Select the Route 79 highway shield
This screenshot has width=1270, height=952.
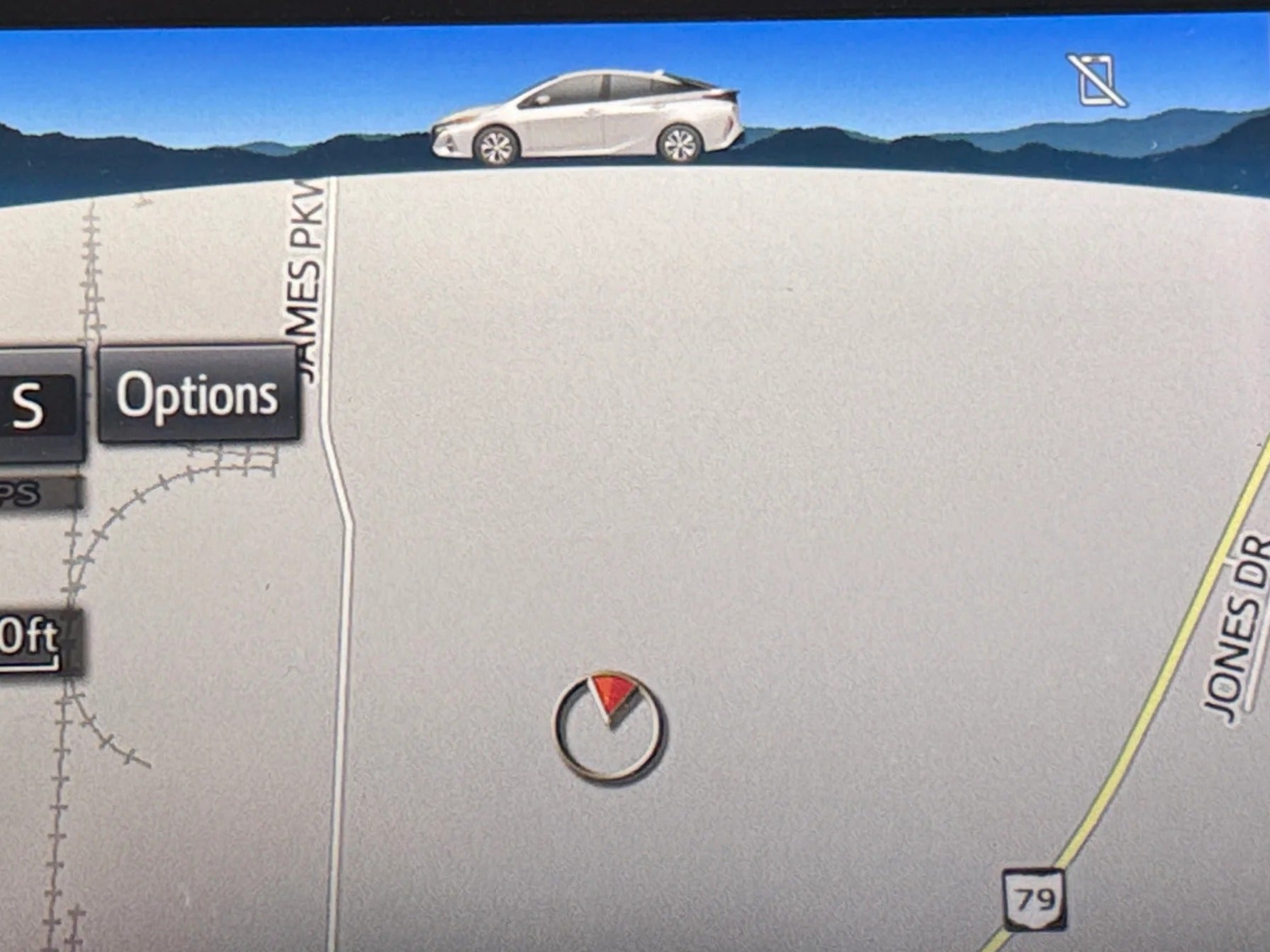pyautogui.click(x=1035, y=900)
